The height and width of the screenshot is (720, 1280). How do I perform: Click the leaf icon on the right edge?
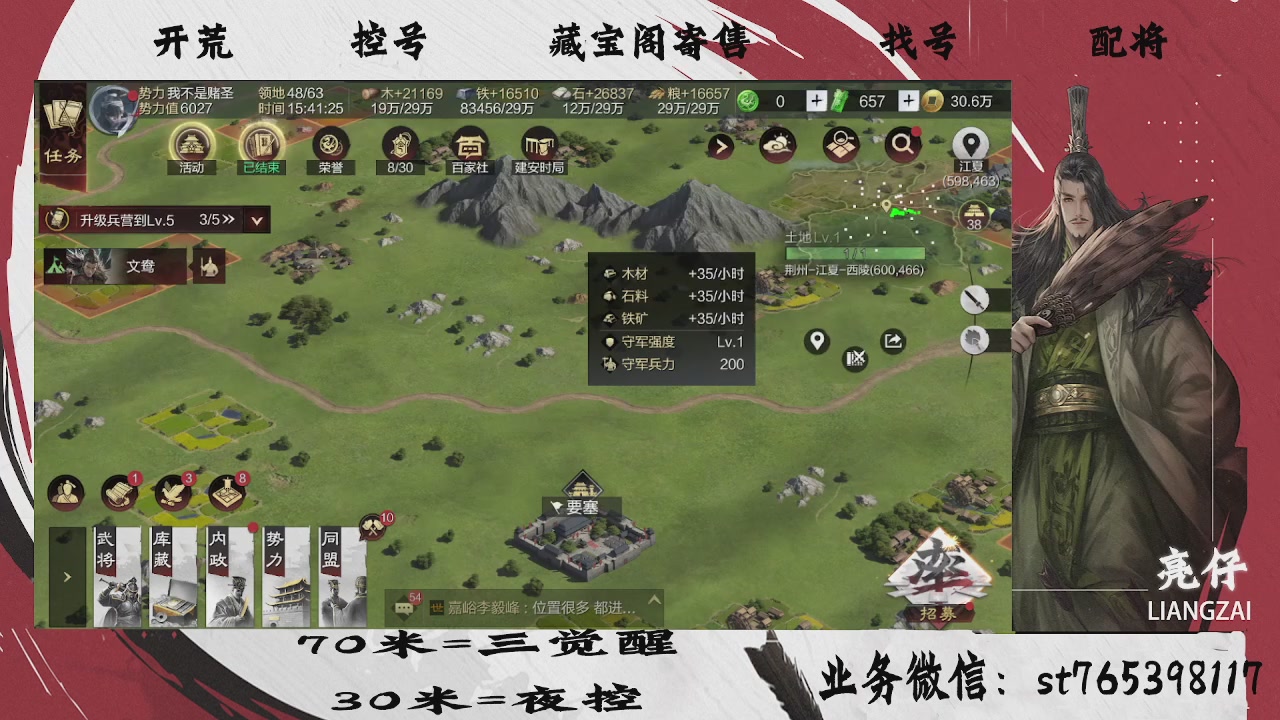976,340
